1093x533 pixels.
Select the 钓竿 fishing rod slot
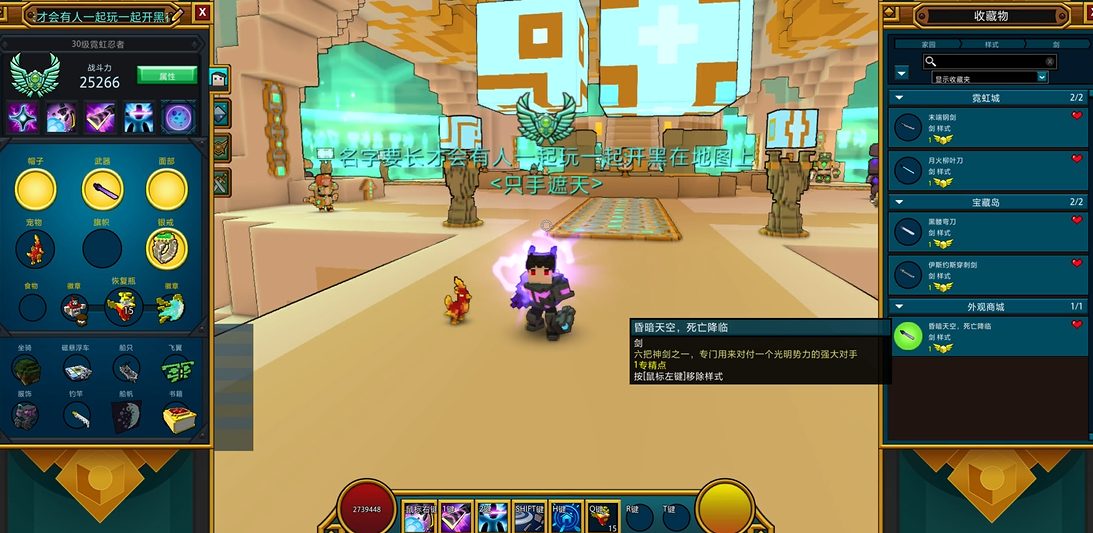click(x=76, y=416)
